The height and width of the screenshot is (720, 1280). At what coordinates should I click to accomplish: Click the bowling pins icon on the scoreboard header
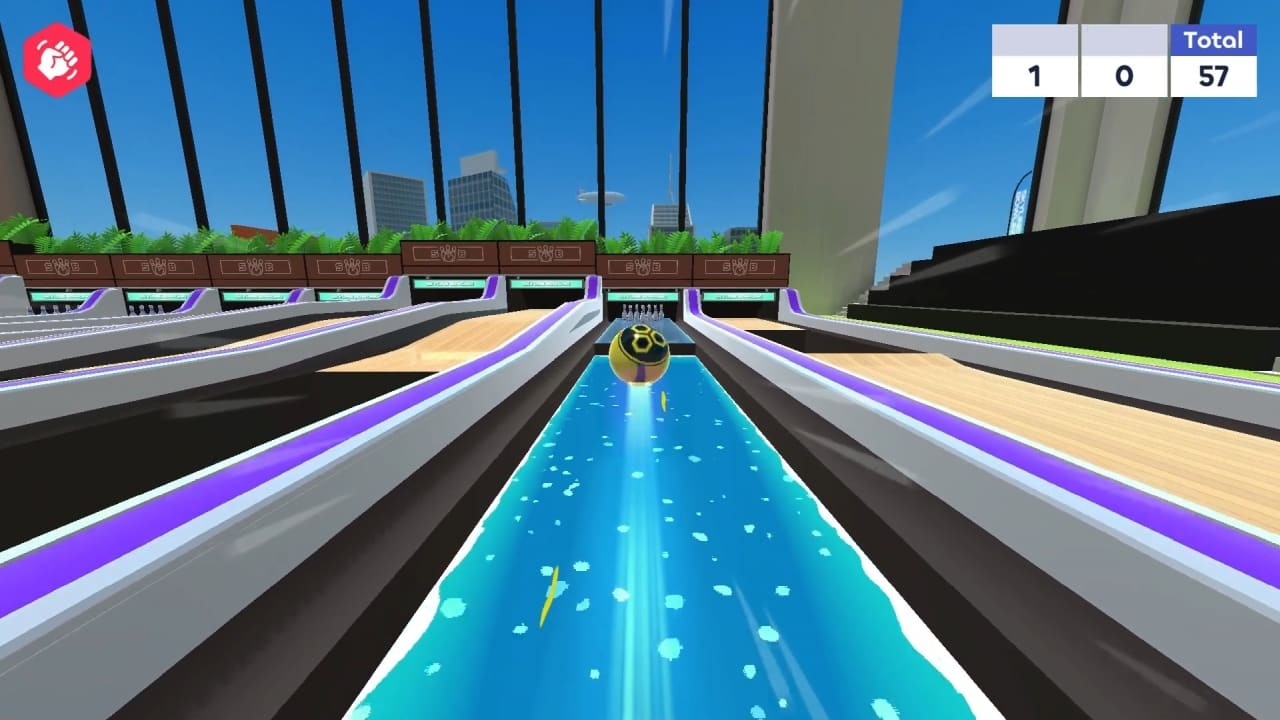pyautogui.click(x=1035, y=38)
